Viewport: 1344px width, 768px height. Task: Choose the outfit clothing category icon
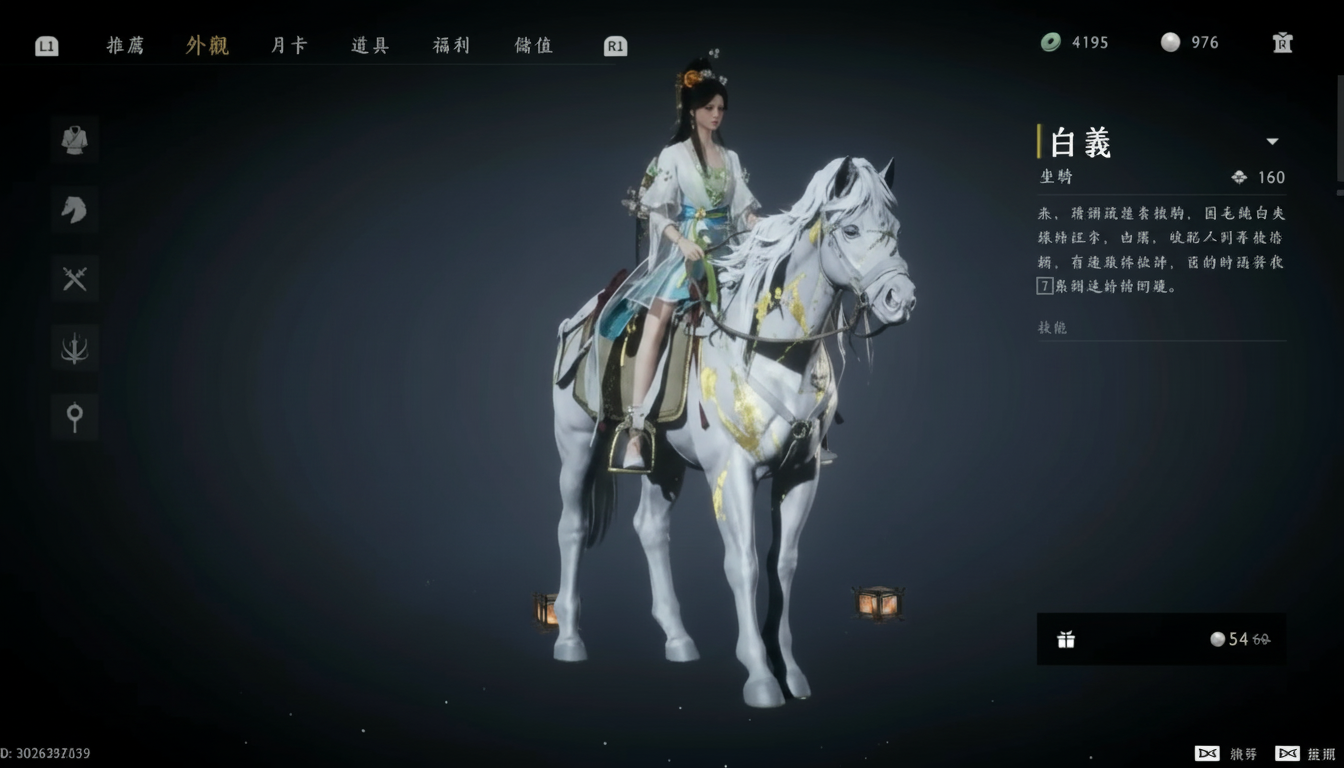[75, 140]
